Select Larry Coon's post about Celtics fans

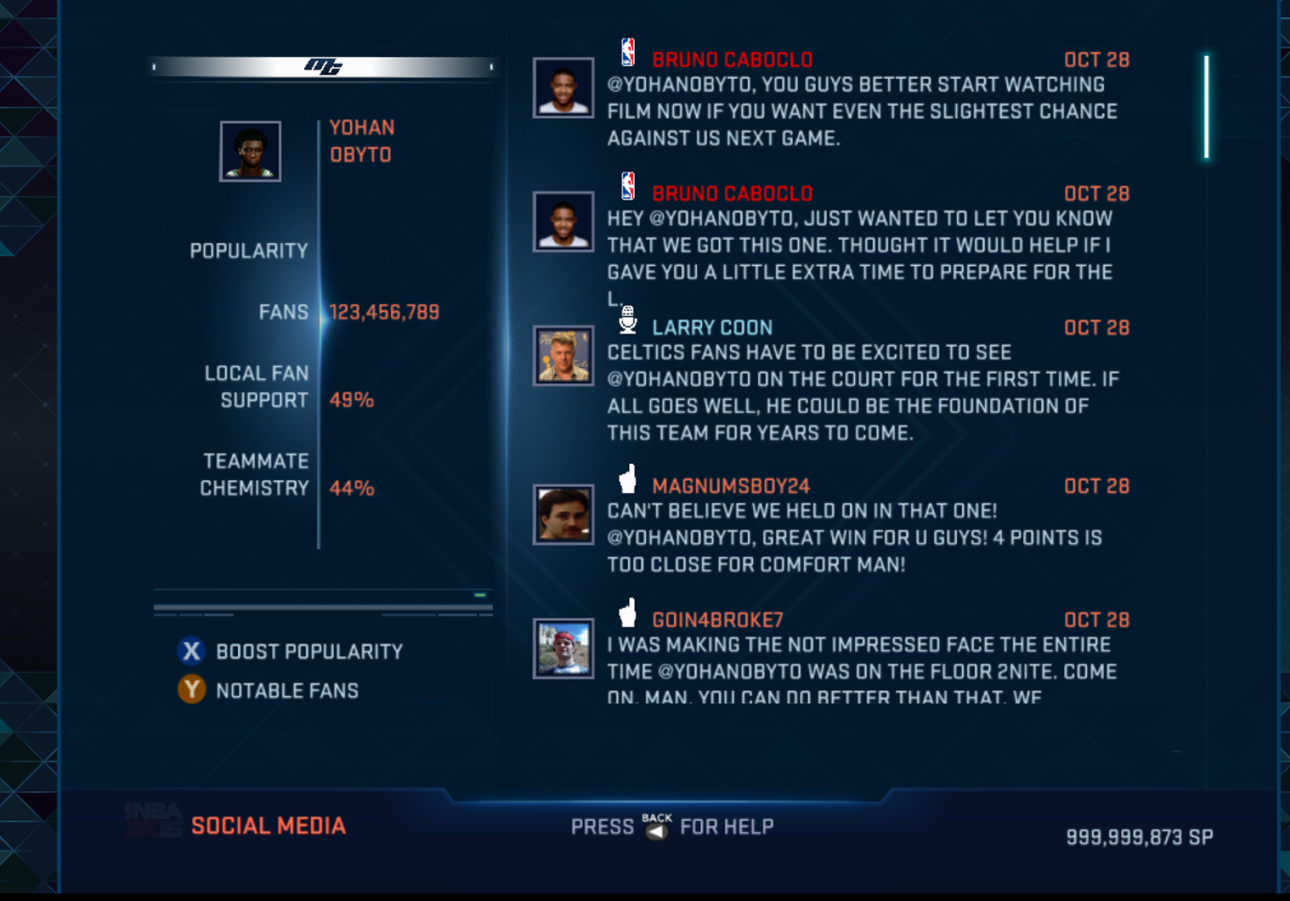coord(861,392)
